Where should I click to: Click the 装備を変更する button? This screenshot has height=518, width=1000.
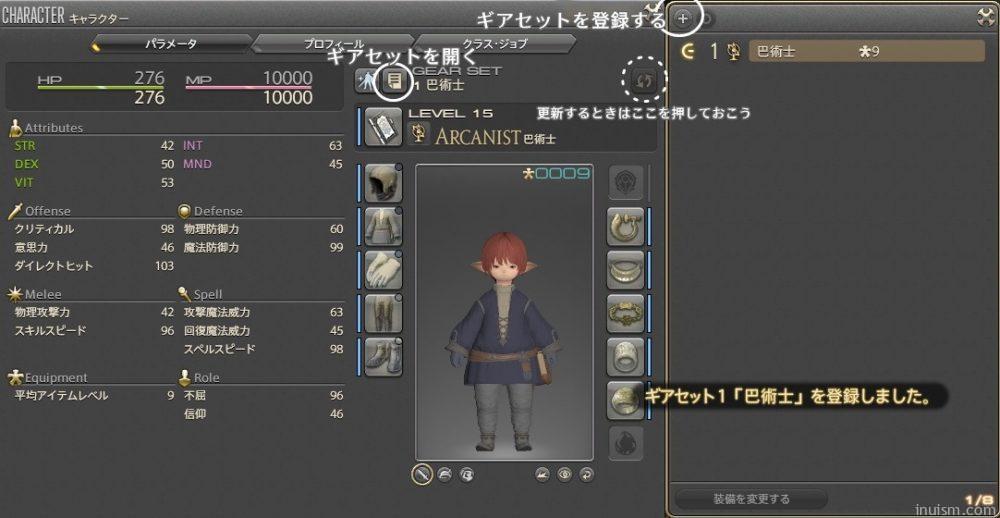(751, 498)
